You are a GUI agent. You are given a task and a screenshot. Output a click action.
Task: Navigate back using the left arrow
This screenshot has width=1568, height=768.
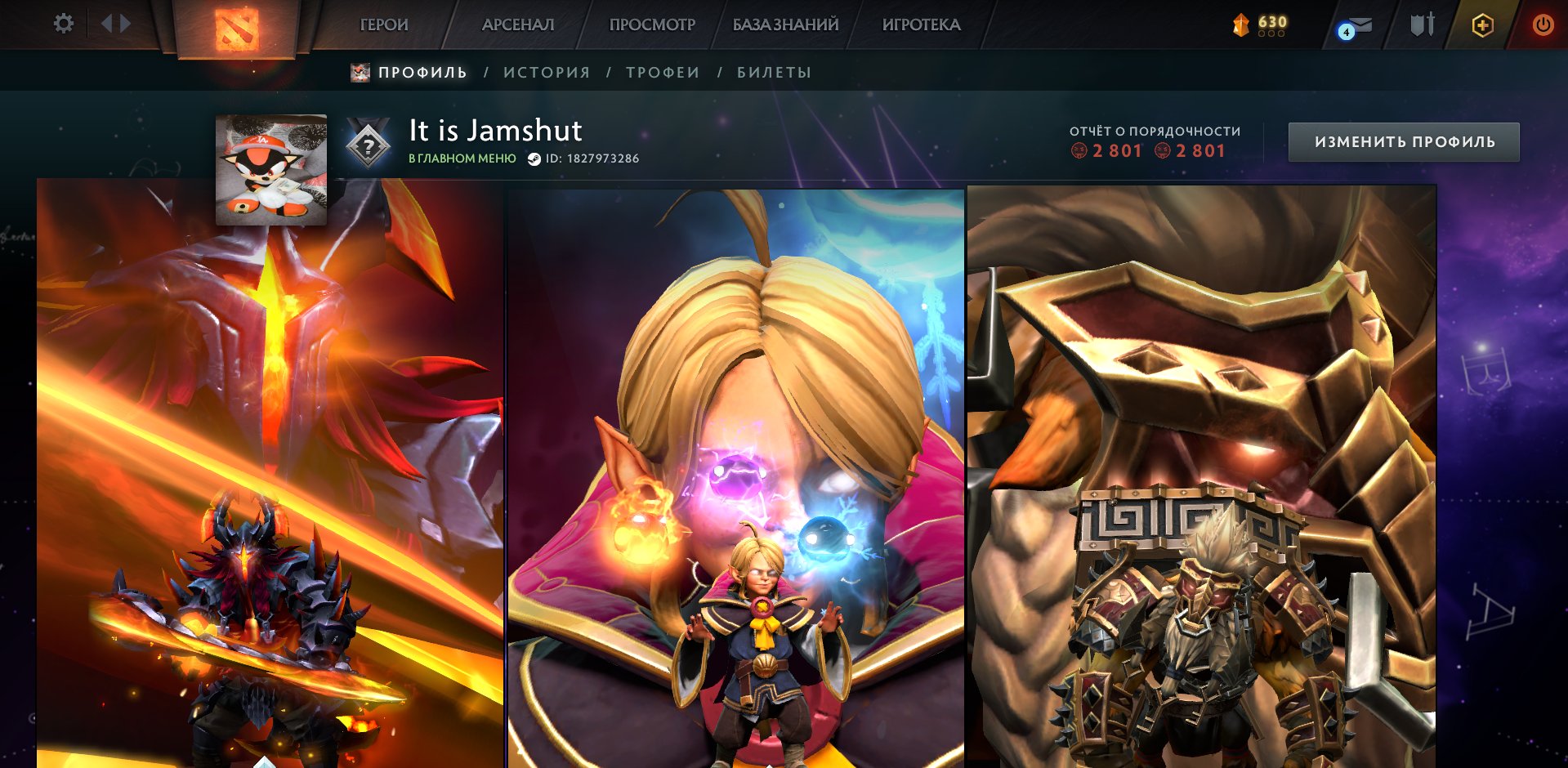pyautogui.click(x=107, y=24)
